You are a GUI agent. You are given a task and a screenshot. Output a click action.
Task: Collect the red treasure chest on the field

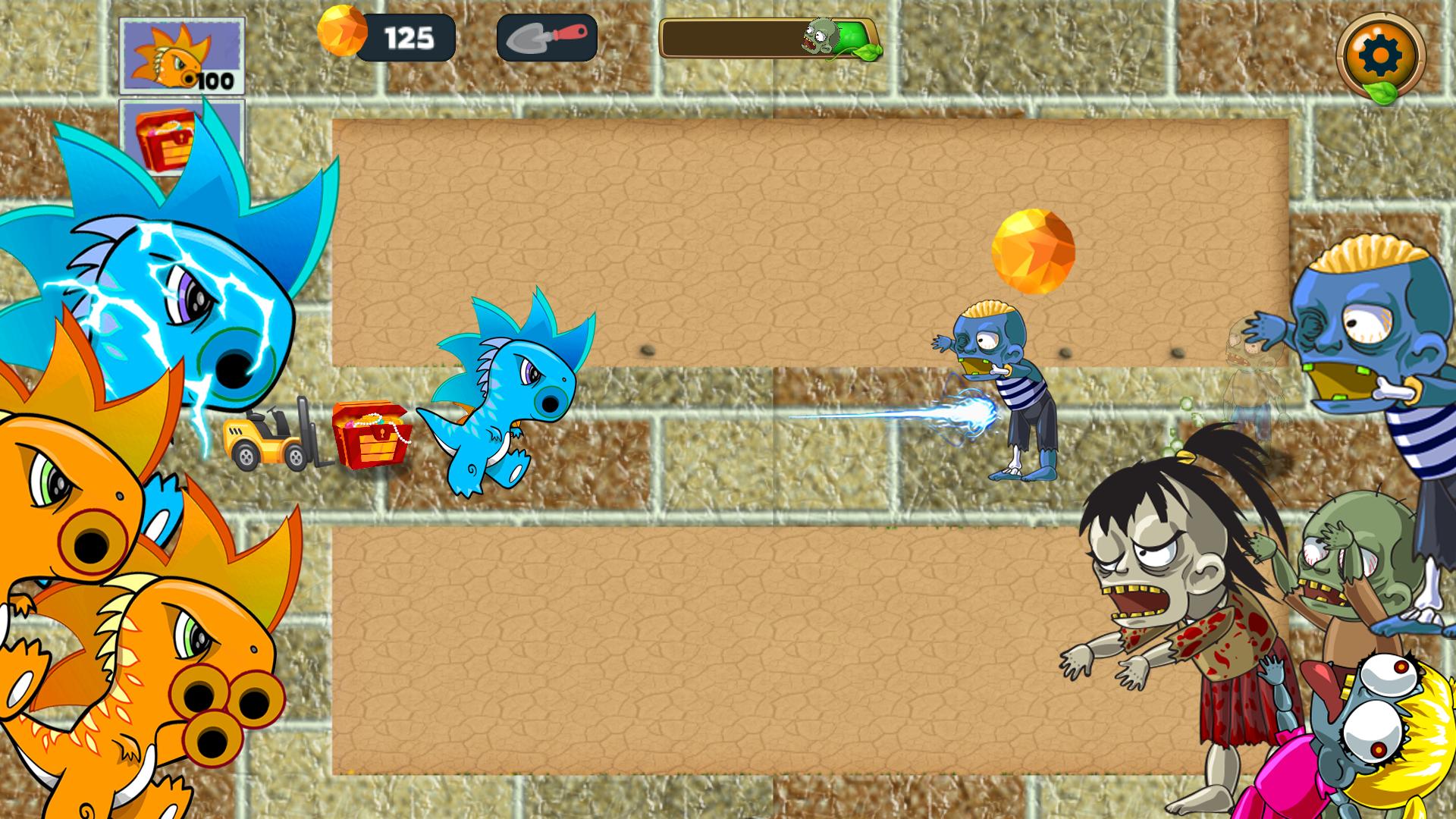[369, 434]
